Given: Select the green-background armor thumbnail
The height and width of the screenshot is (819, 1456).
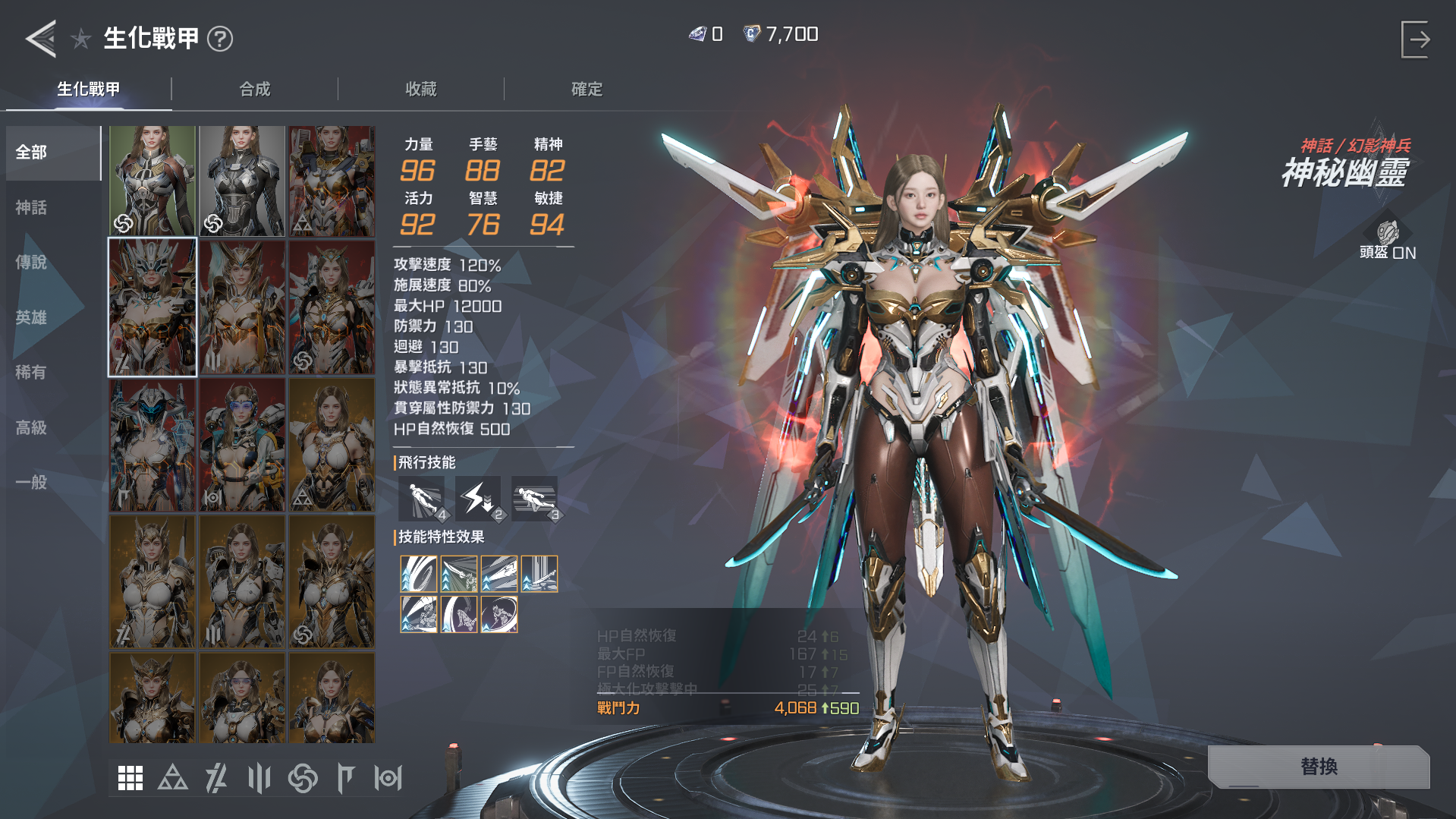Looking at the screenshot, I should pos(153,181).
